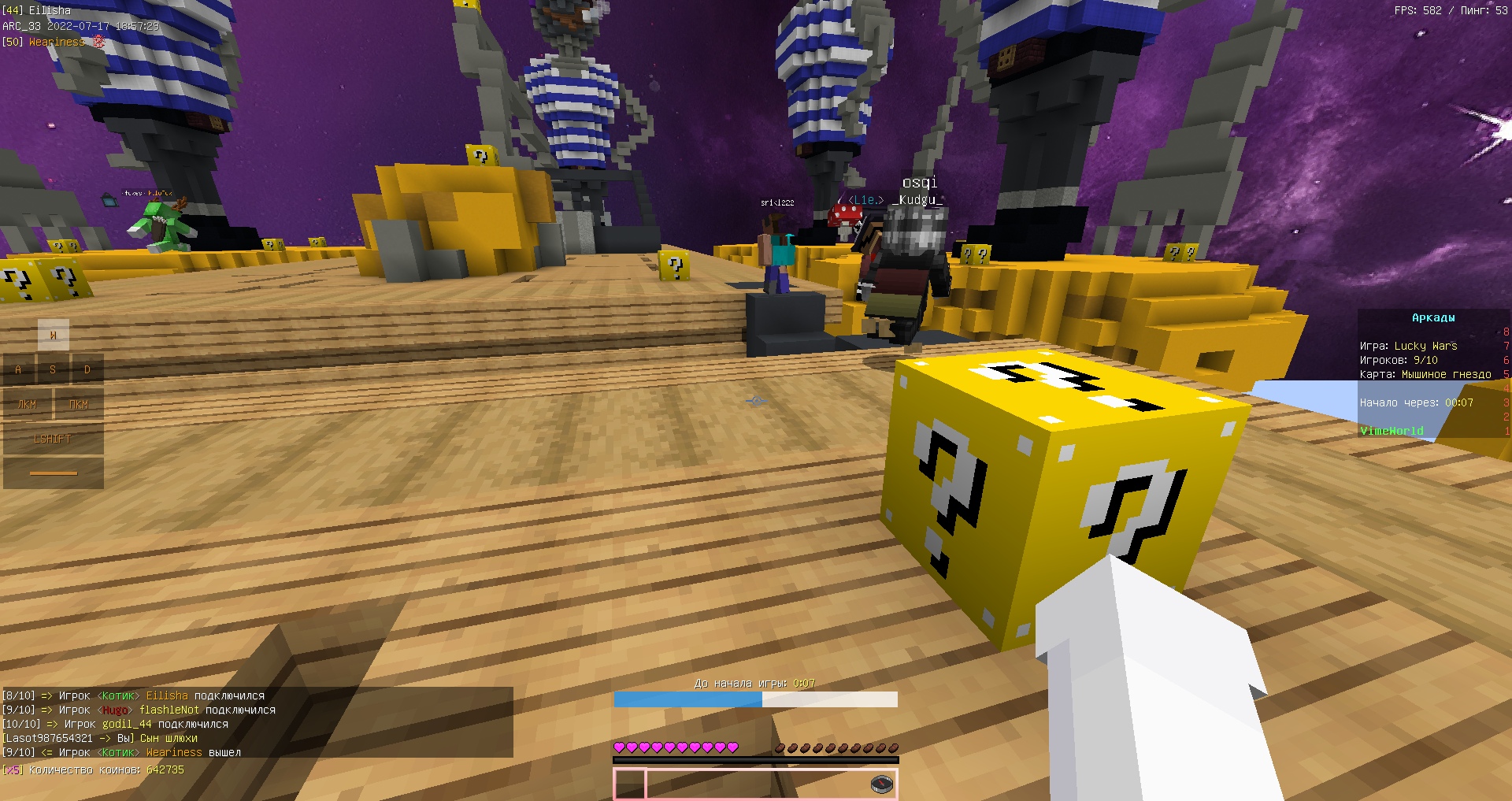Select the D key indicator
Viewport: 1512px width, 801px height.
(87, 369)
